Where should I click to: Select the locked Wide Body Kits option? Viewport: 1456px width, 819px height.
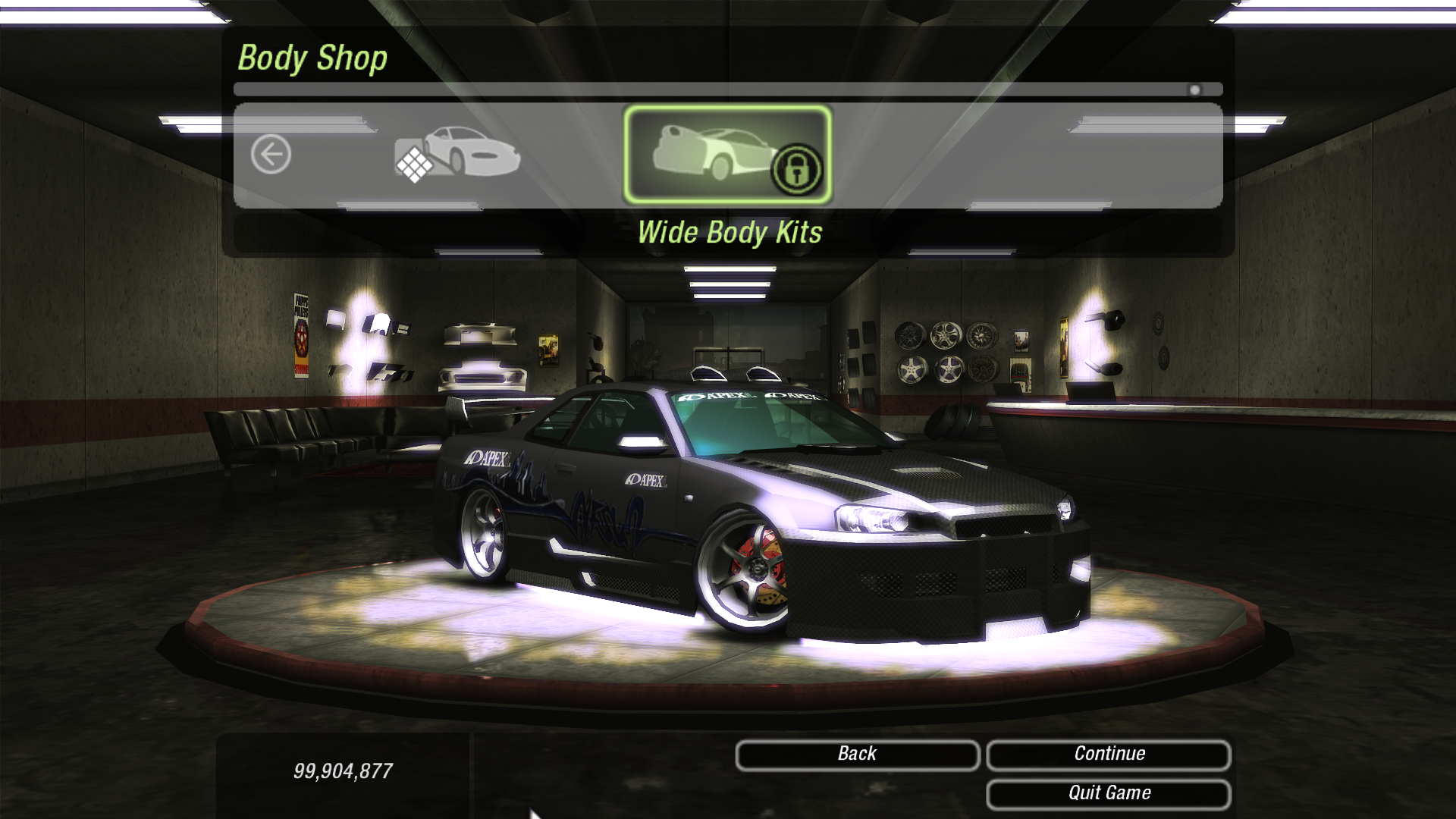[727, 155]
